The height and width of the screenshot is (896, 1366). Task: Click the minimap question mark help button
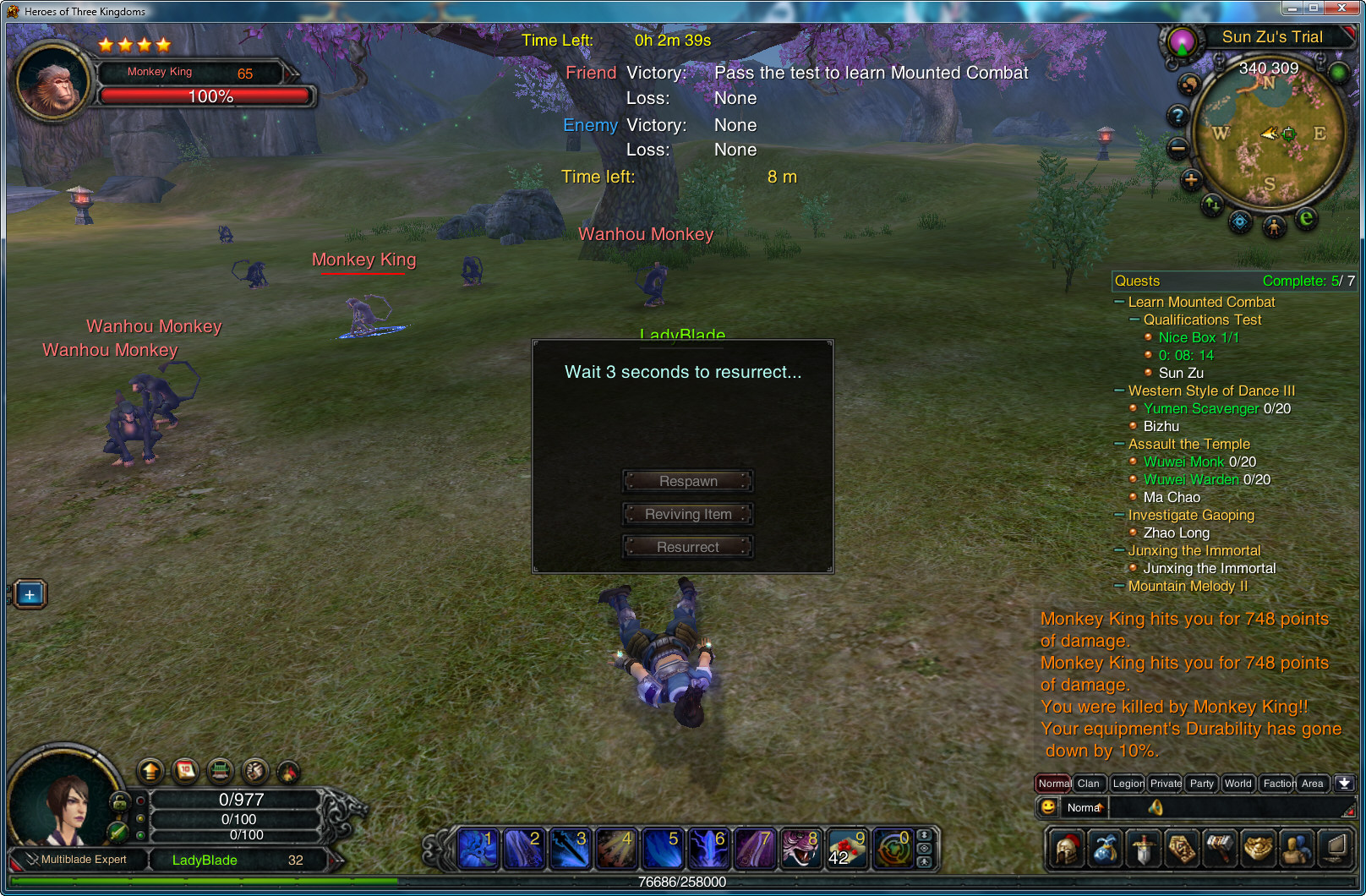1177,116
